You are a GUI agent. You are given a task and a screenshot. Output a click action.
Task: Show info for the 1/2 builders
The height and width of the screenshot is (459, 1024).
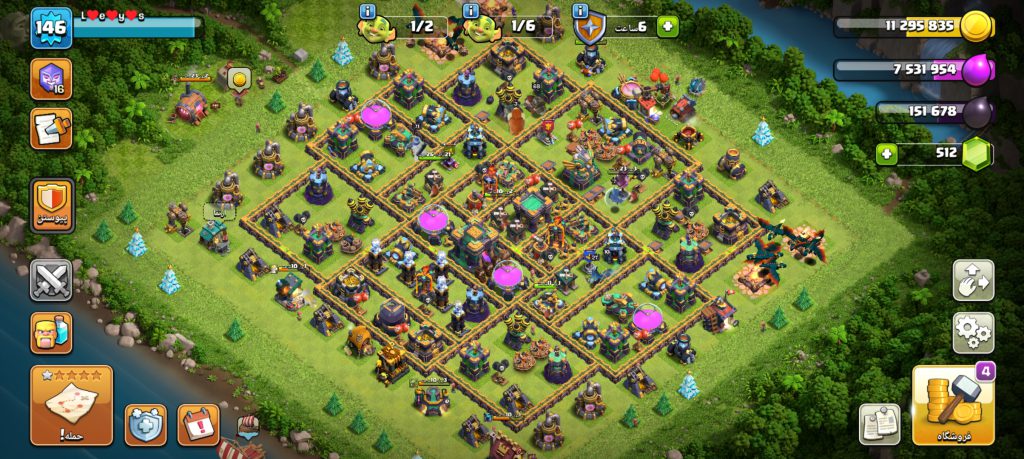click(367, 12)
